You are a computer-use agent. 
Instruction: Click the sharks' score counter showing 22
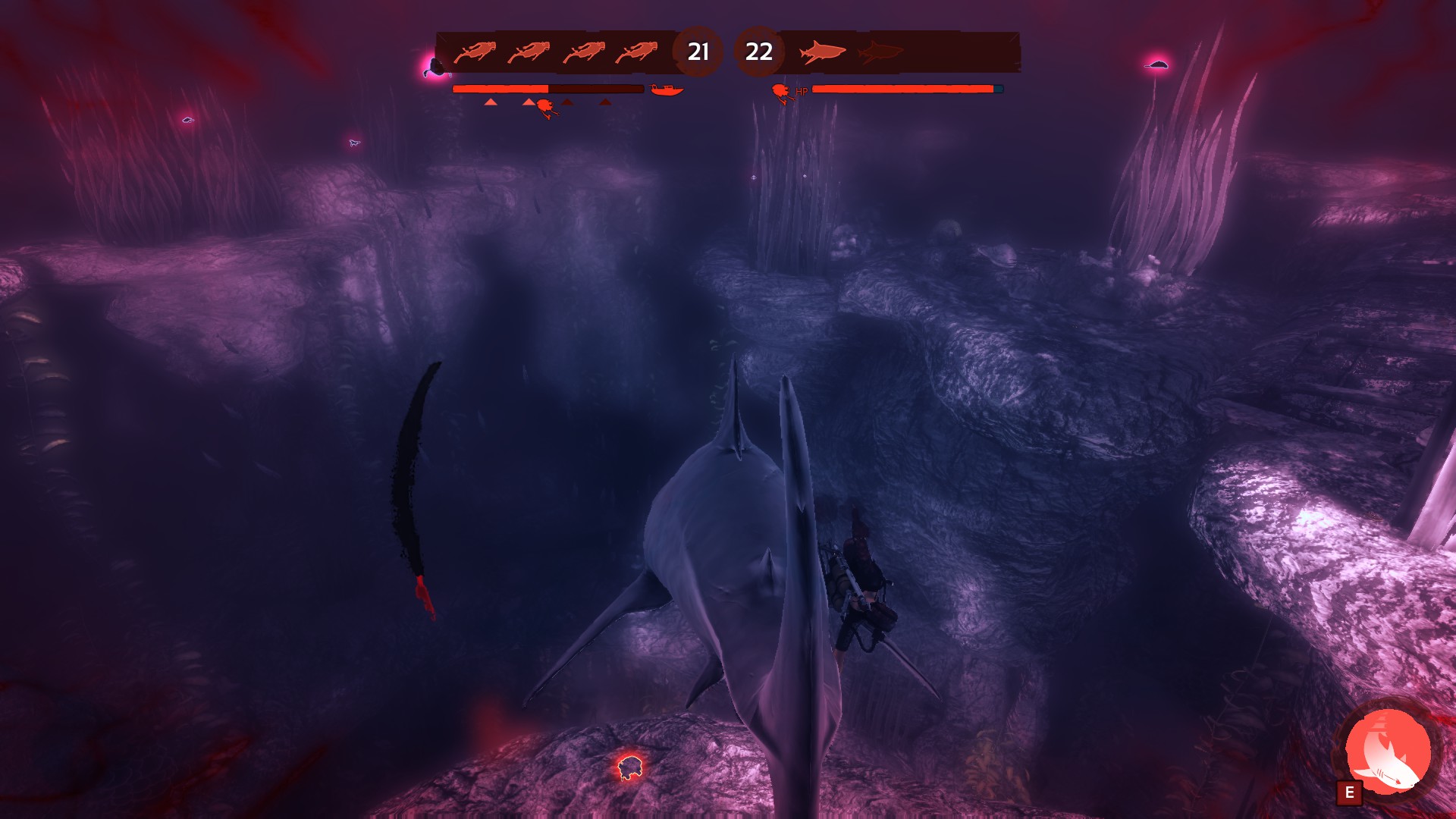point(759,52)
